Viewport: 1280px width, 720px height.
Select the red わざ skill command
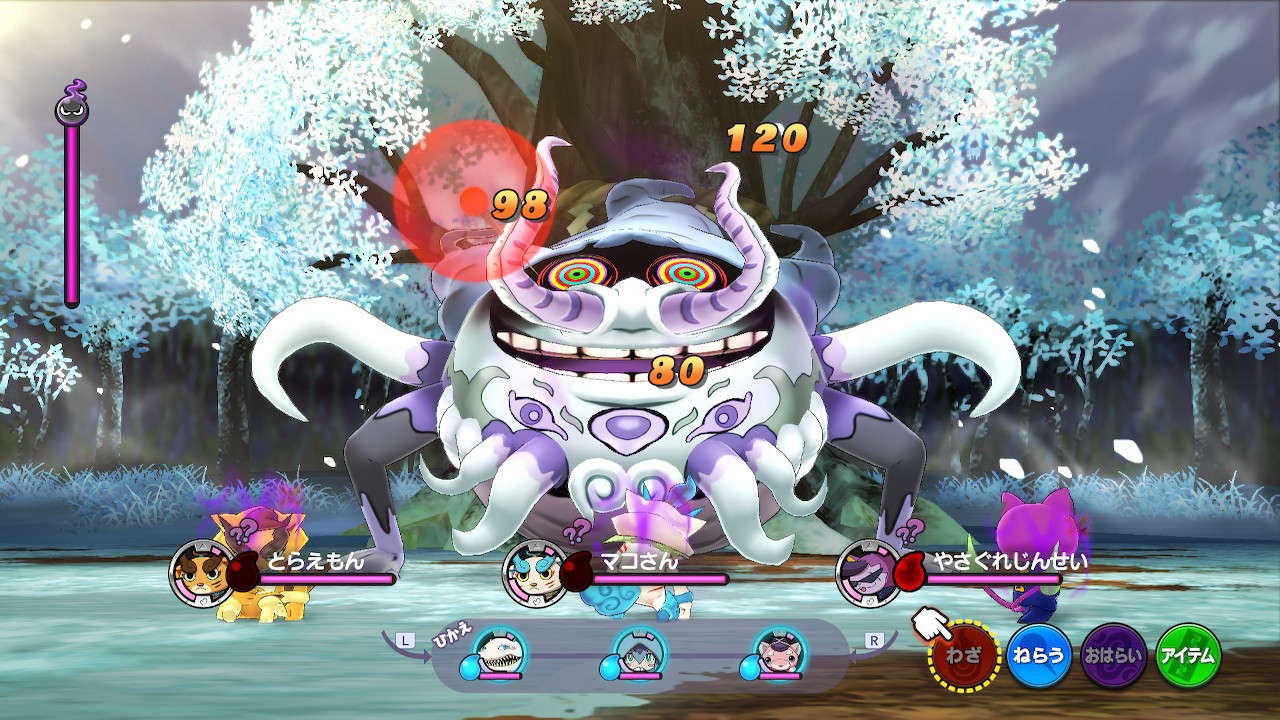point(966,656)
